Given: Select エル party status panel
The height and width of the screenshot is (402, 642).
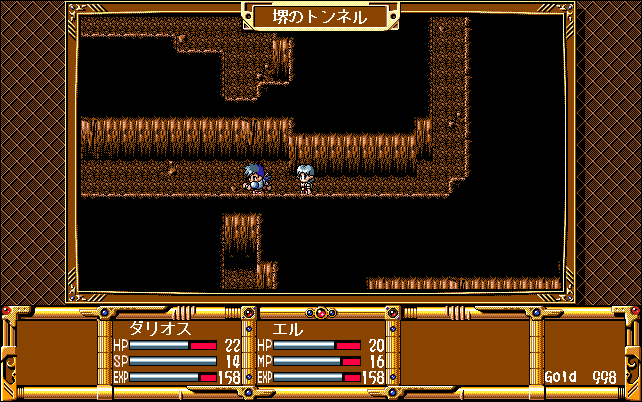Looking at the screenshot, I should coord(322,352).
